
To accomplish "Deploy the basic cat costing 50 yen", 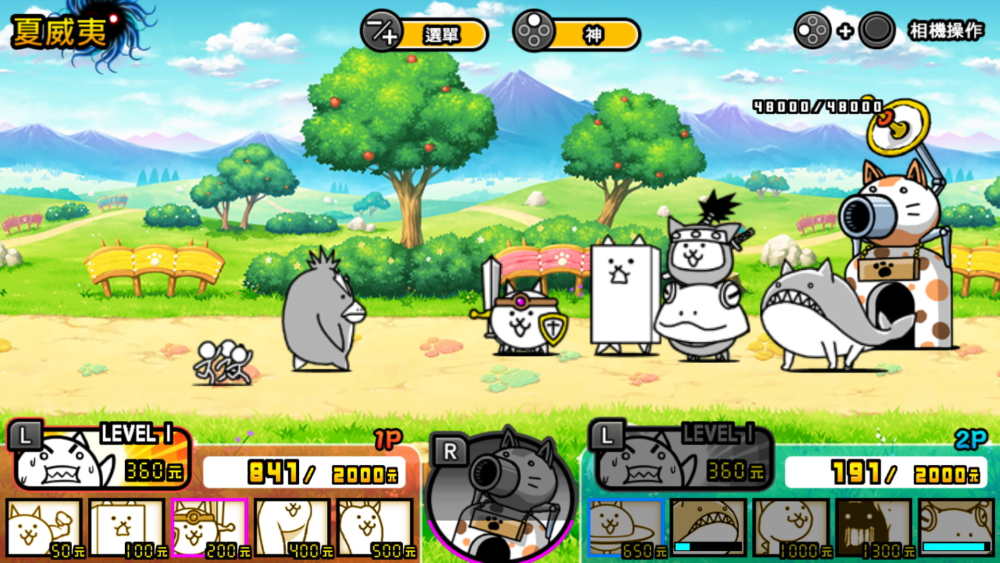I will pyautogui.click(x=44, y=527).
